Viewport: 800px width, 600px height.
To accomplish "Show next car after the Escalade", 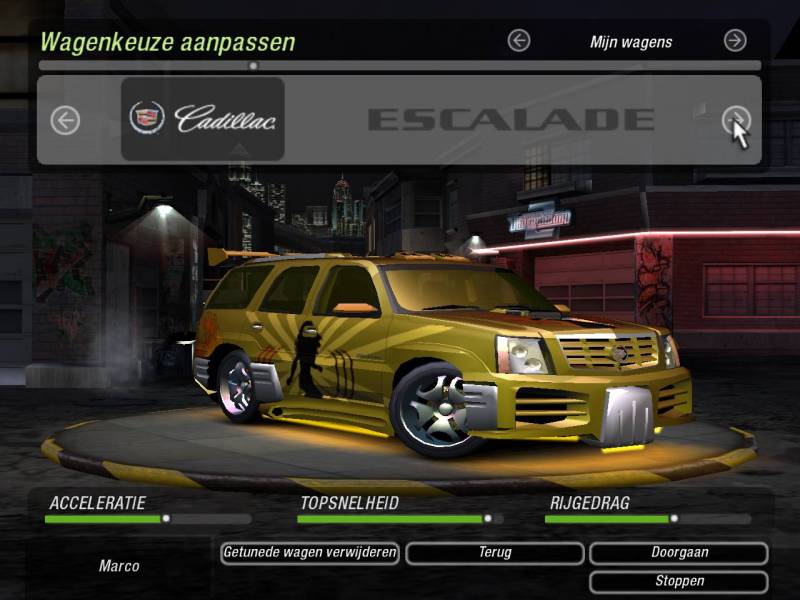I will pyautogui.click(x=735, y=121).
